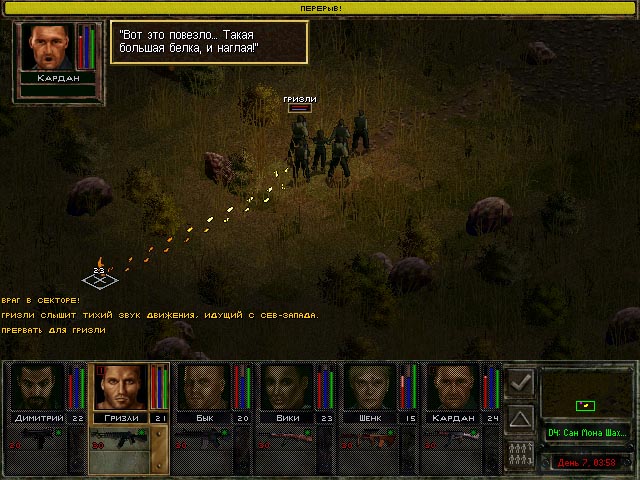
Task: Select Вики's portrait in the team panel
Action: point(287,387)
